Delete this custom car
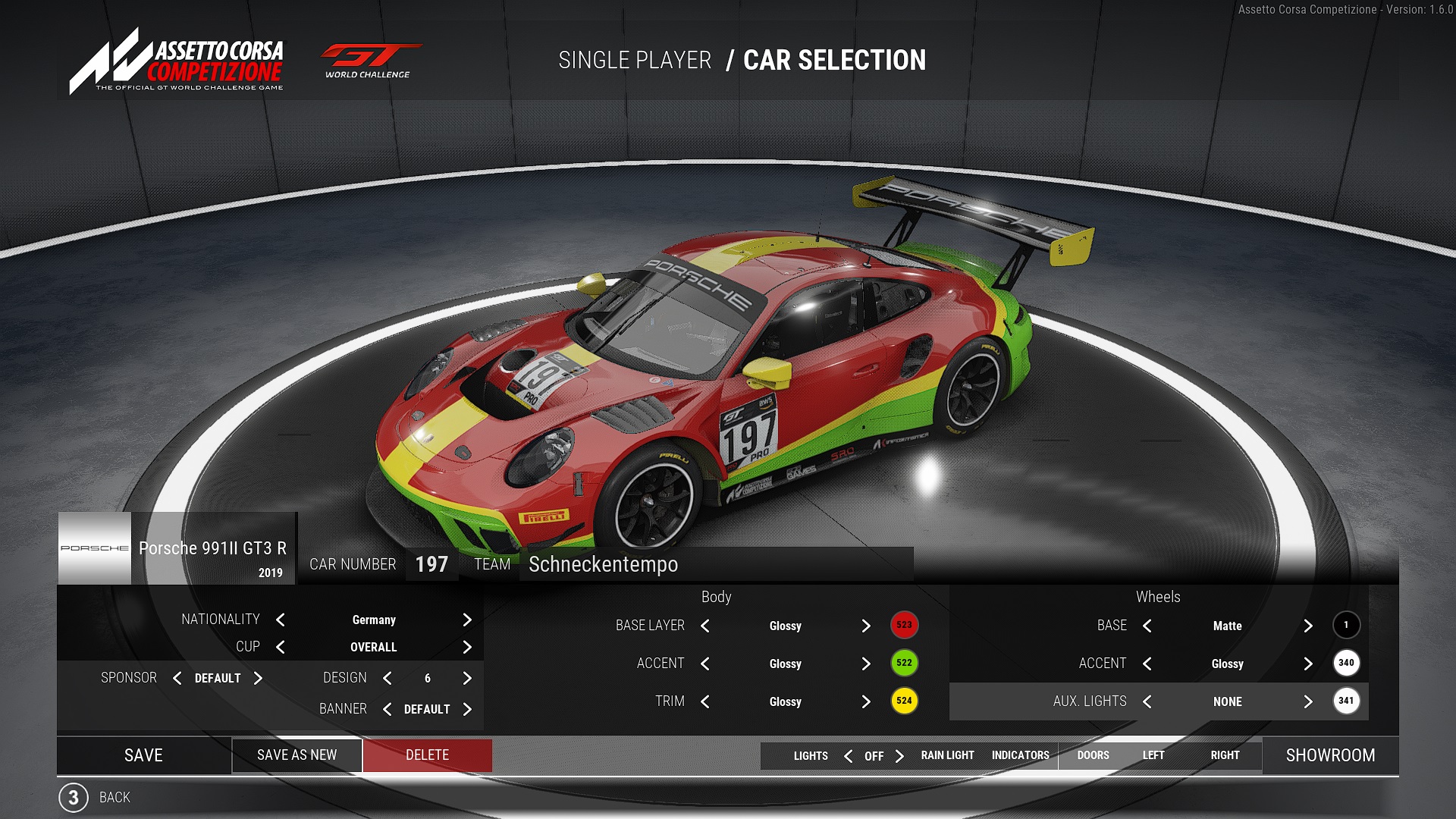This screenshot has width=1456, height=819. [427, 755]
